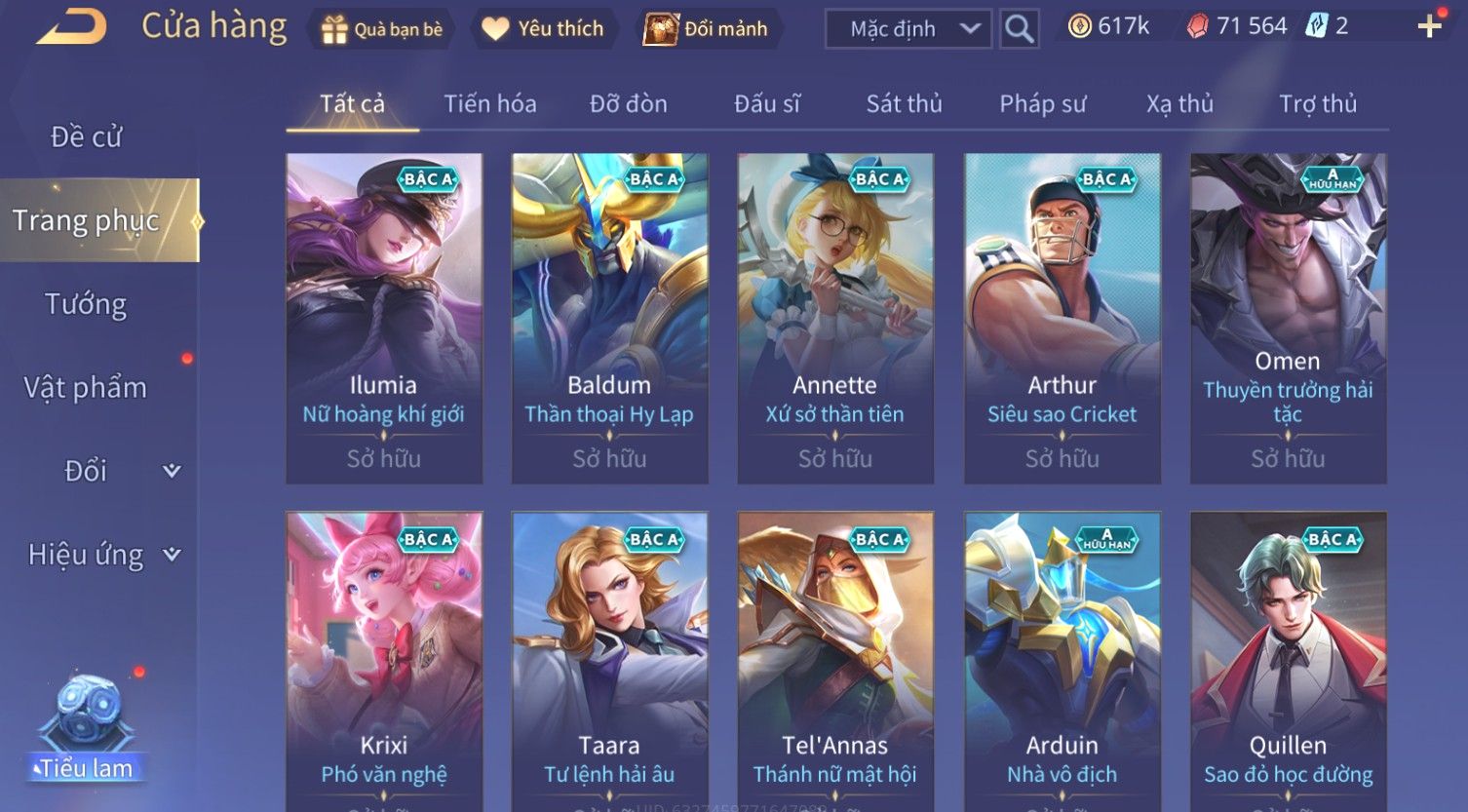Switch to the Đỡ đòn tab
The width and height of the screenshot is (1468, 812).
click(629, 104)
